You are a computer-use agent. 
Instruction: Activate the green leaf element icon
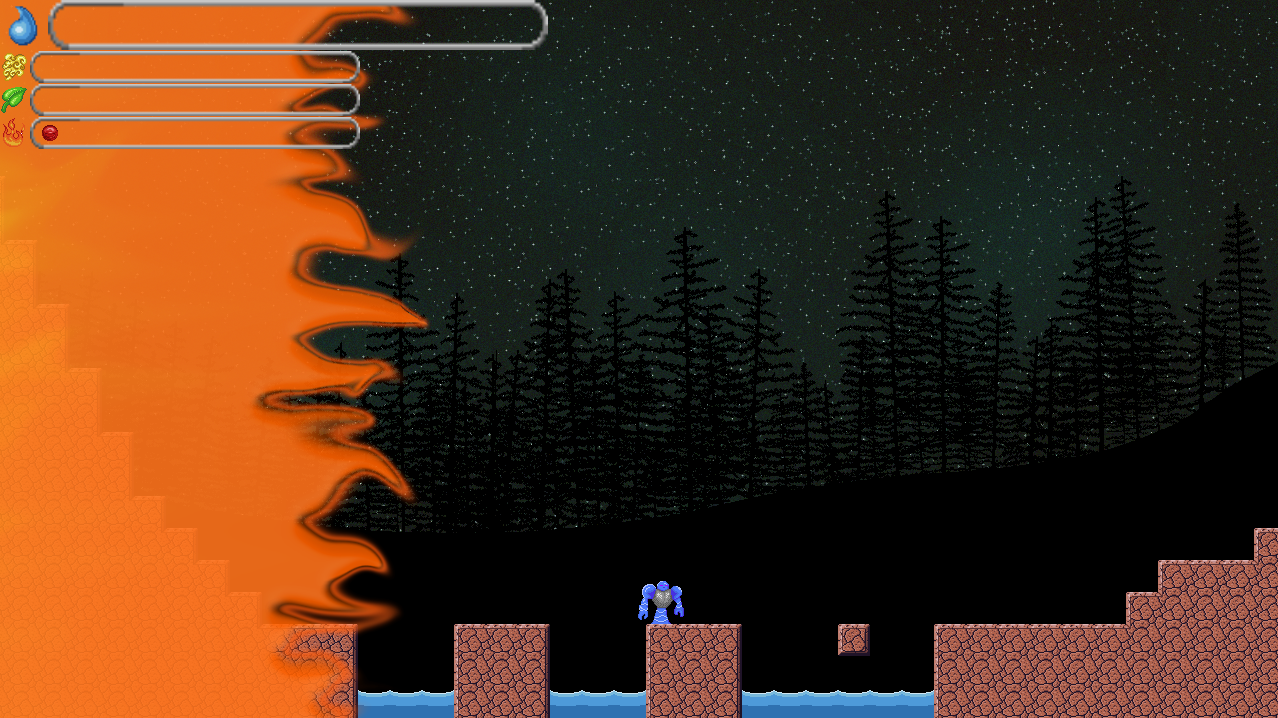14,99
